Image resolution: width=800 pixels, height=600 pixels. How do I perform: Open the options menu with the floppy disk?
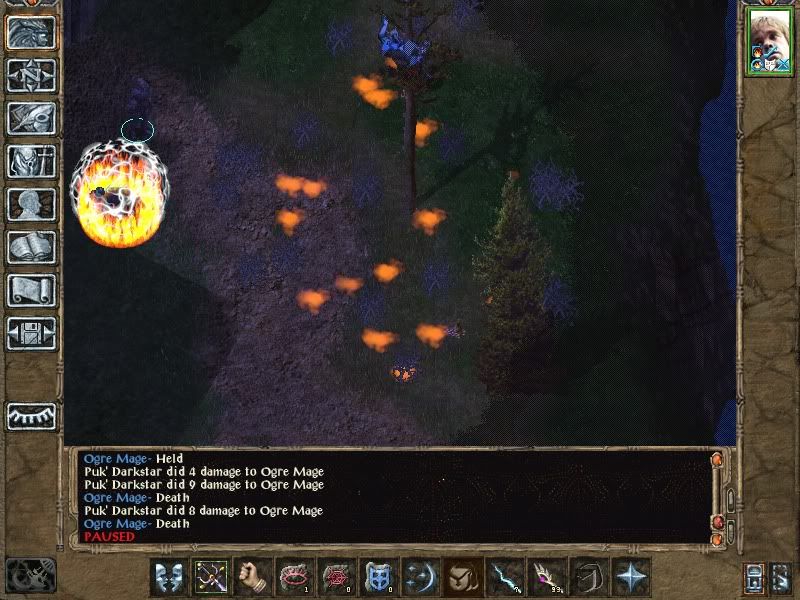31,333
